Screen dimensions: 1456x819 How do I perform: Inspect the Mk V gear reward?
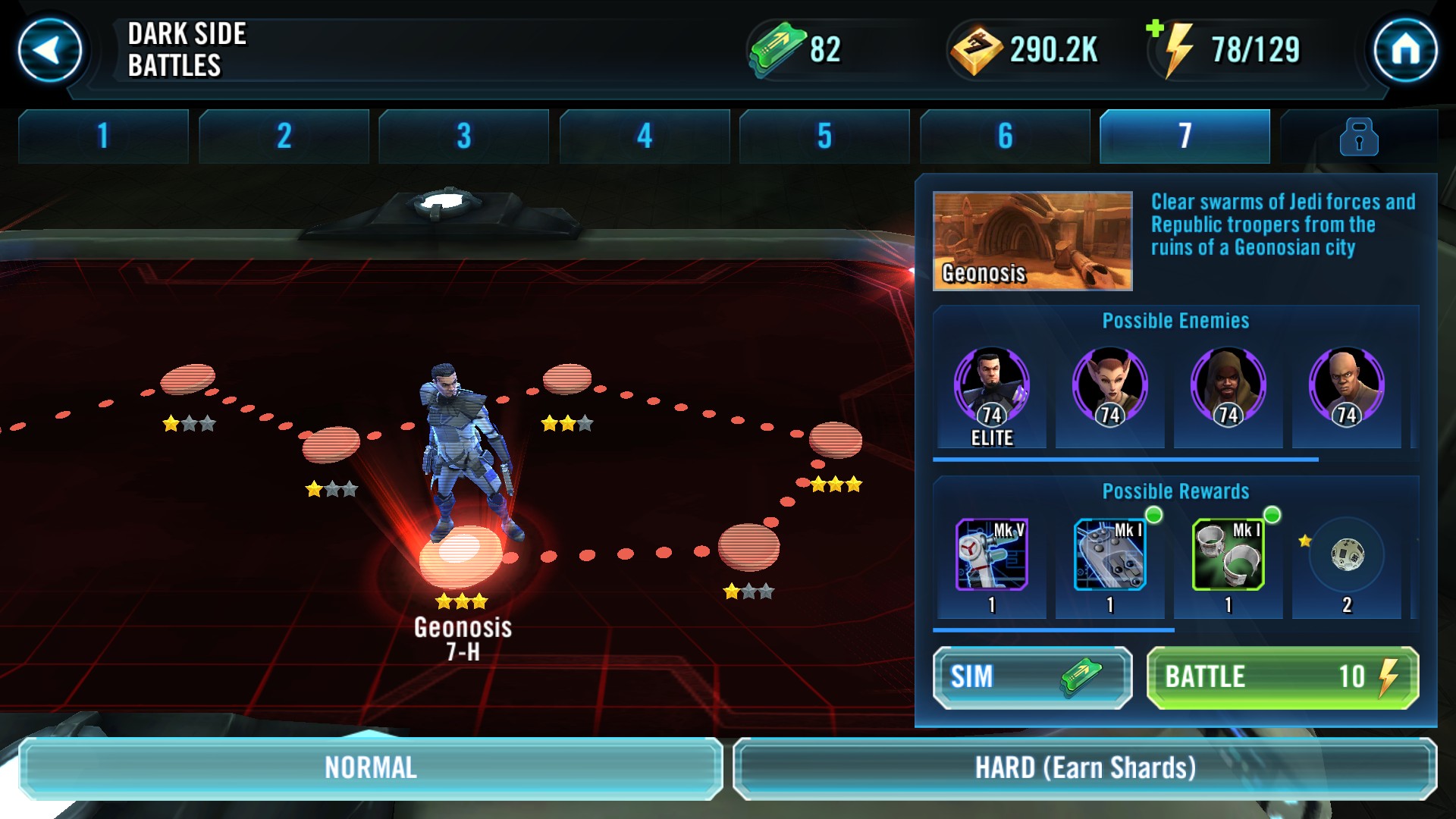[x=991, y=555]
